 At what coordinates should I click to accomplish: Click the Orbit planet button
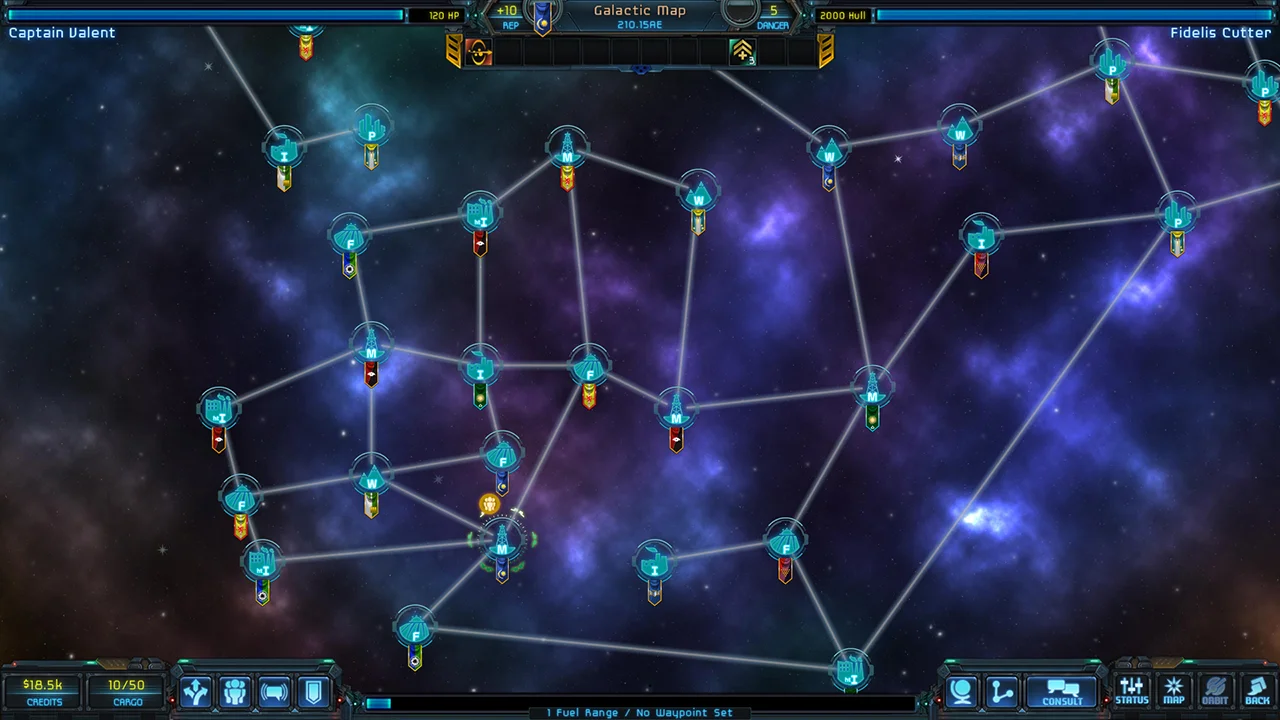coord(1215,691)
